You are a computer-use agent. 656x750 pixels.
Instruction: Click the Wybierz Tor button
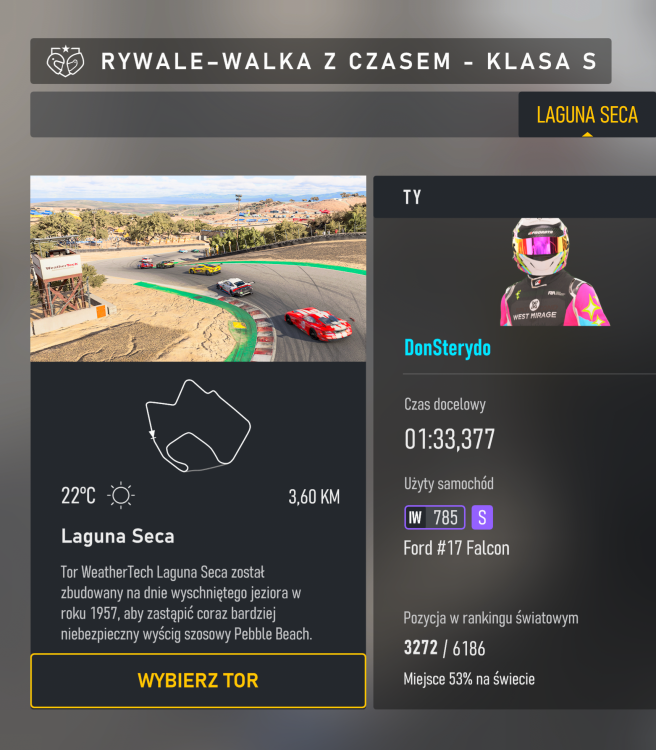pyautogui.click(x=198, y=681)
